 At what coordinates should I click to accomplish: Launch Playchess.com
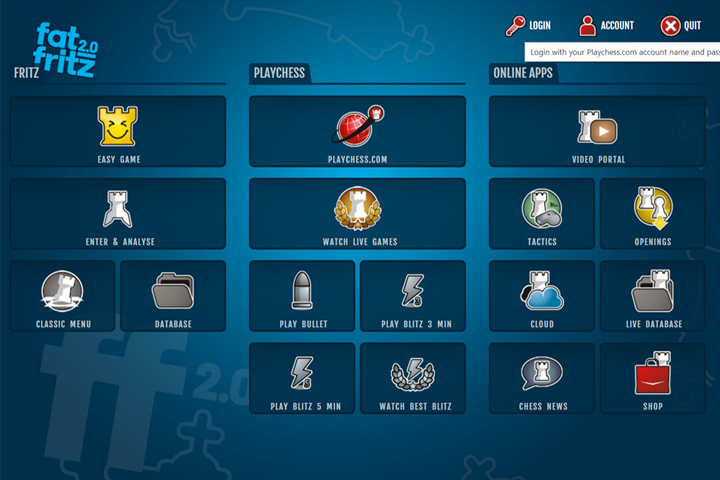[x=357, y=131]
